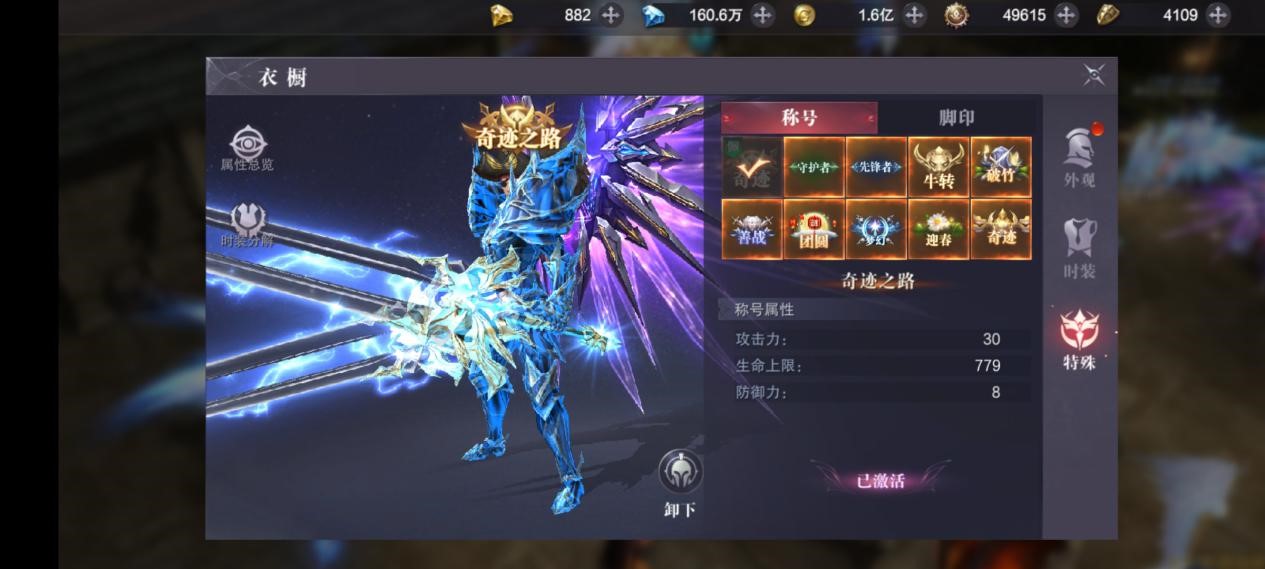Select the 守护者 title tile
The height and width of the screenshot is (569, 1265).
(x=814, y=167)
